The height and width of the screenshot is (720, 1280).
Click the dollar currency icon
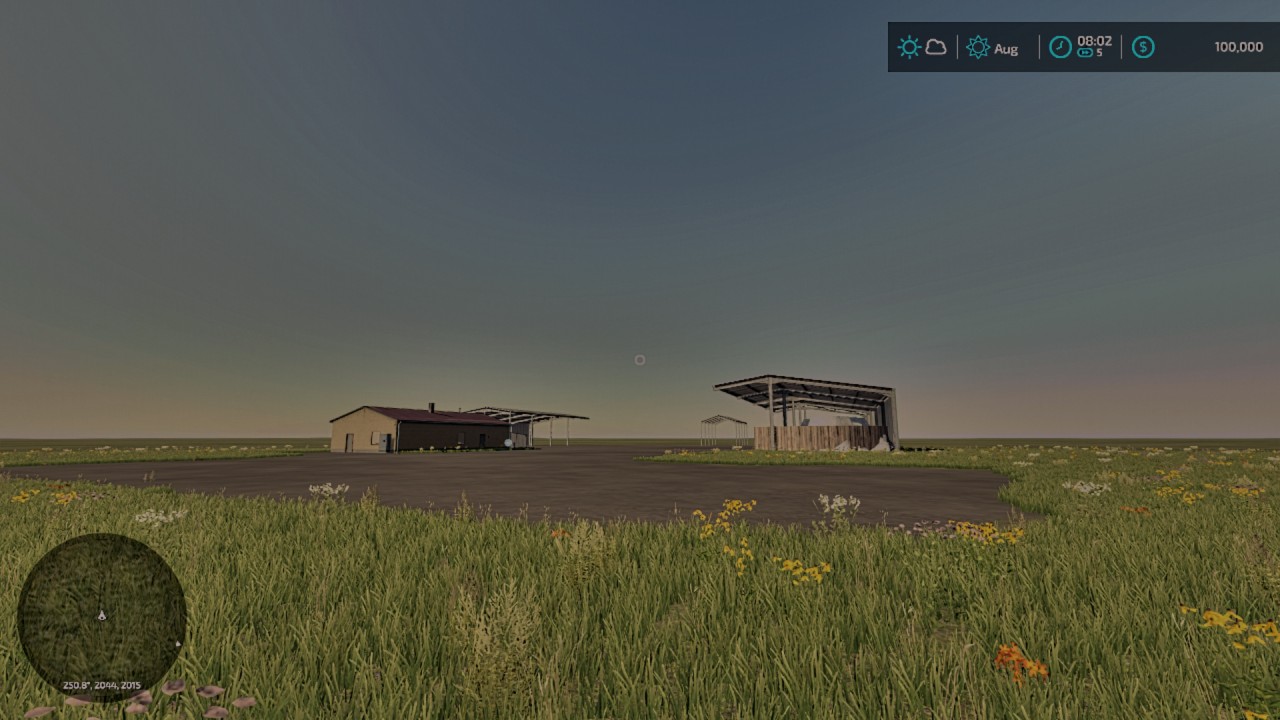coord(1142,47)
